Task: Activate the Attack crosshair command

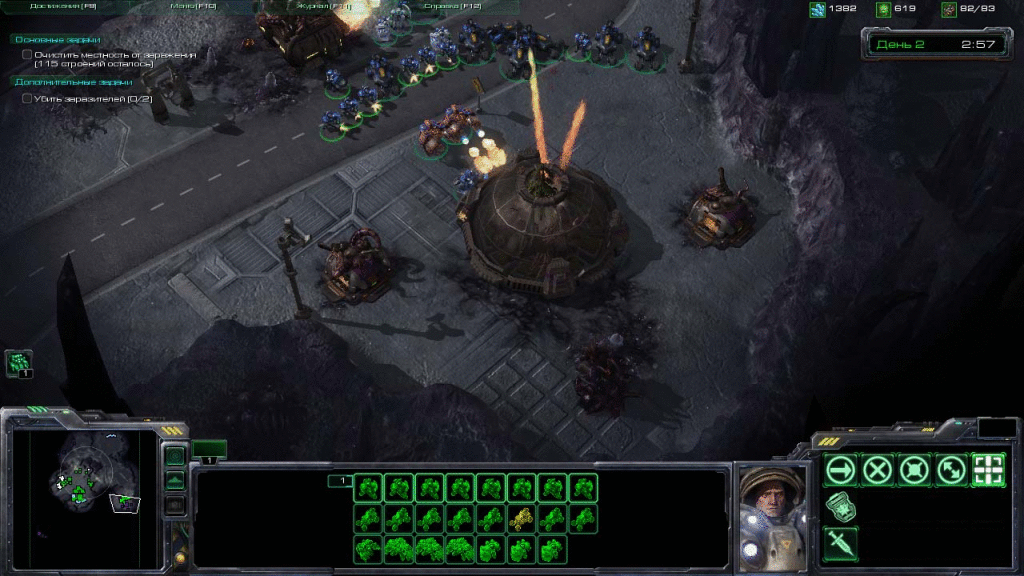Action: [987, 469]
